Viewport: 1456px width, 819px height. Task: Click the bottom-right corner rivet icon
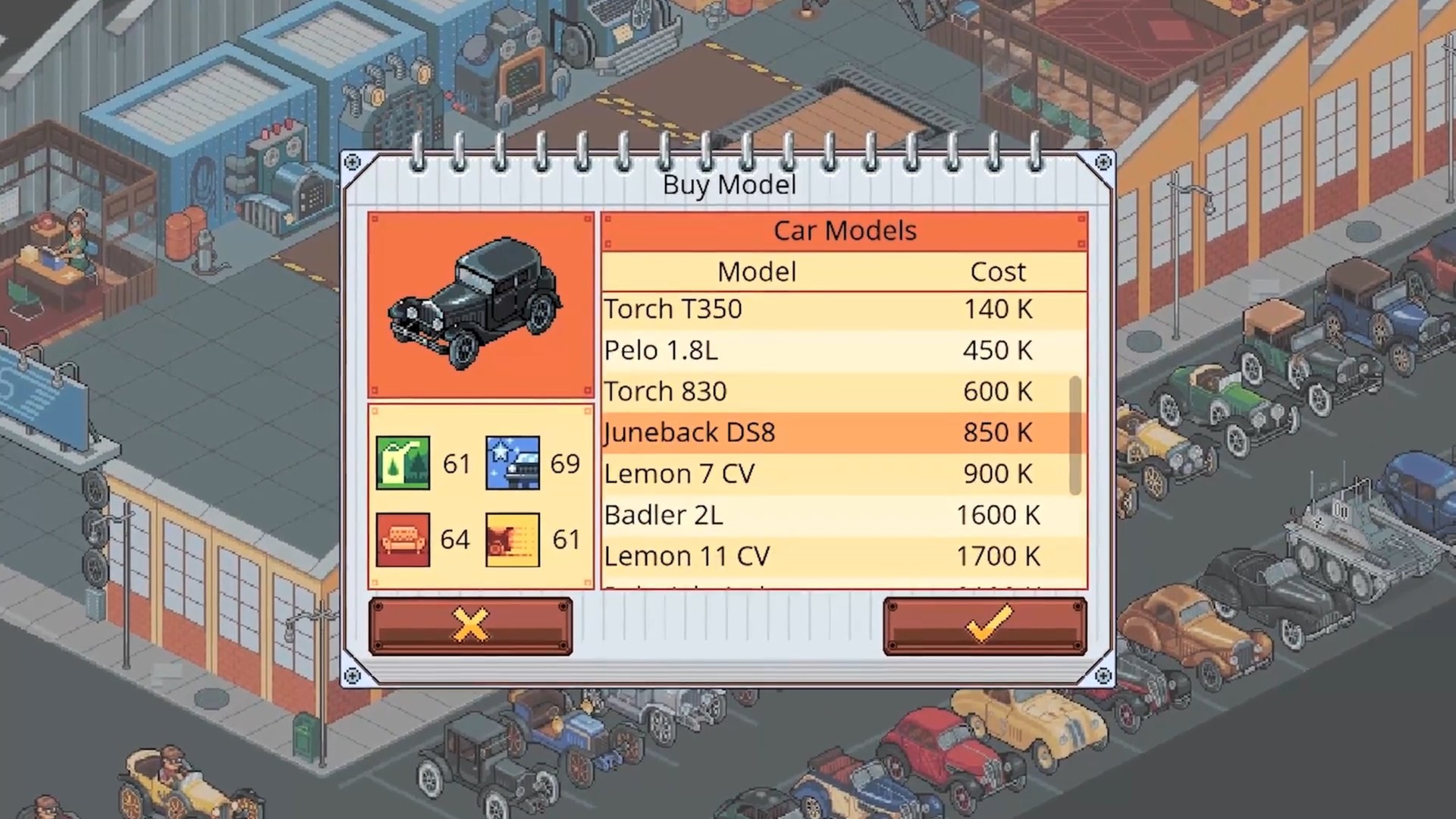pyautogui.click(x=1102, y=674)
